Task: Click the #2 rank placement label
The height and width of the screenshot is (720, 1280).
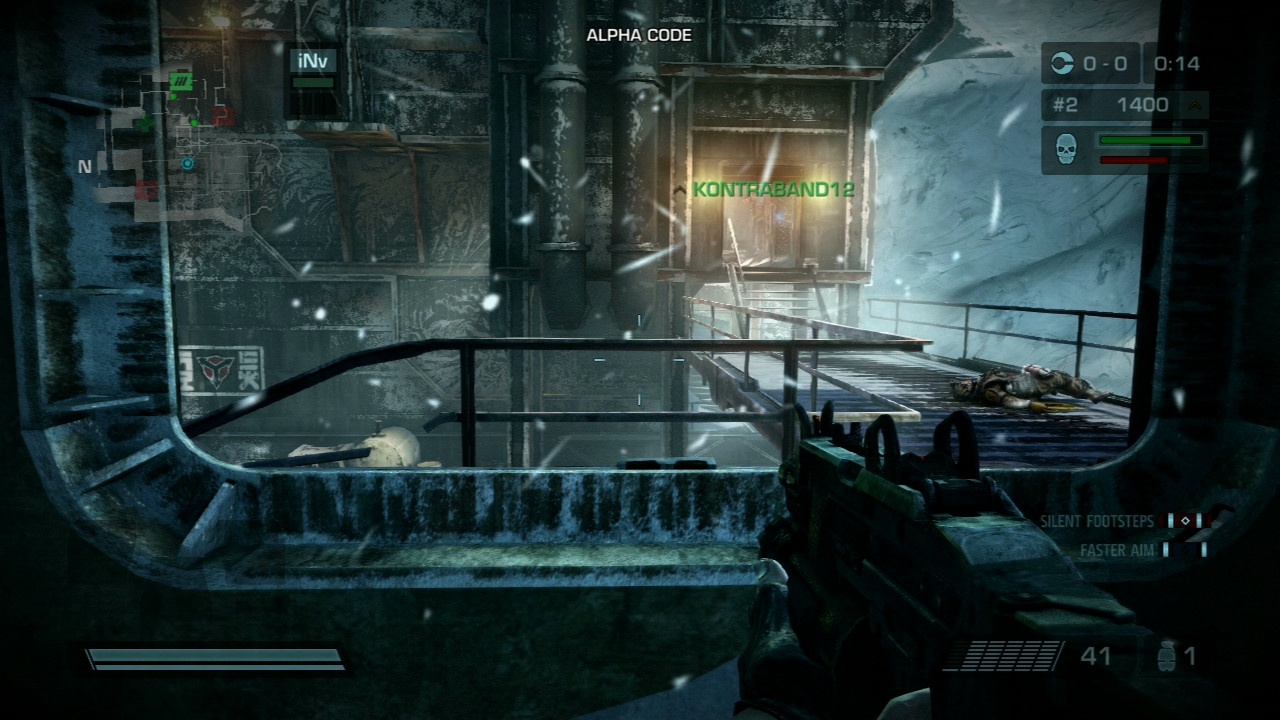Action: click(1064, 104)
